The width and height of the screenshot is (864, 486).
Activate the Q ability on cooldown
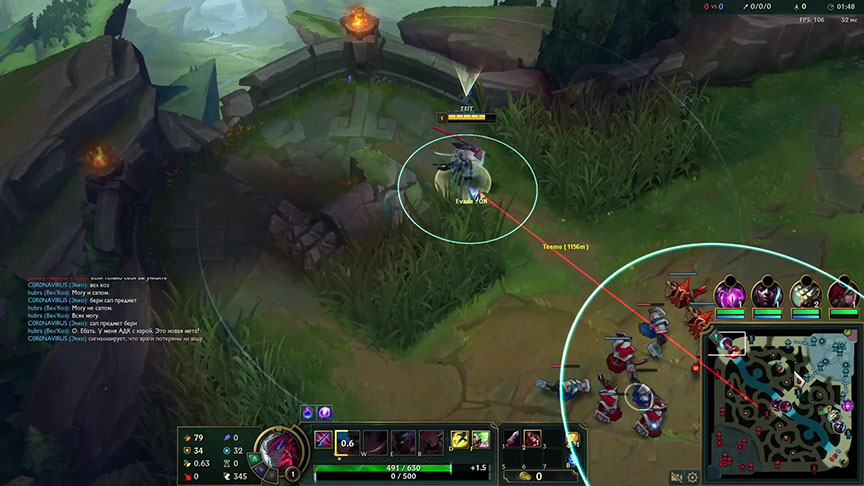click(x=347, y=441)
